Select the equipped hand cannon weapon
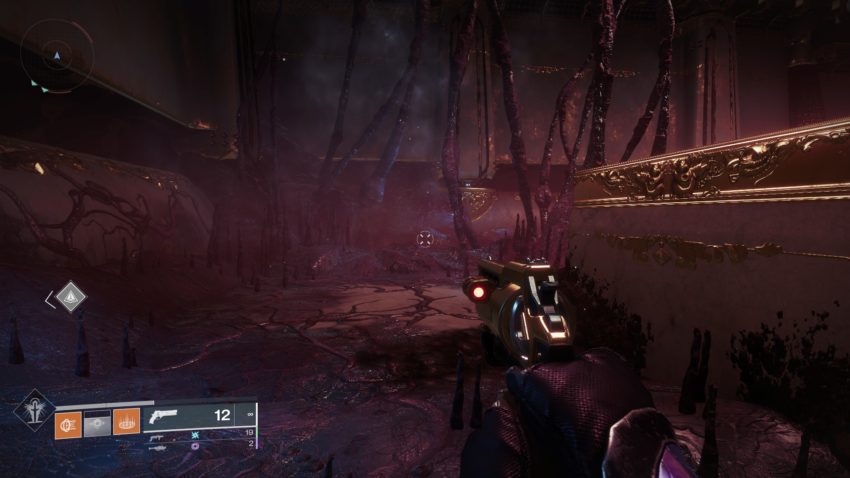 click(x=164, y=415)
